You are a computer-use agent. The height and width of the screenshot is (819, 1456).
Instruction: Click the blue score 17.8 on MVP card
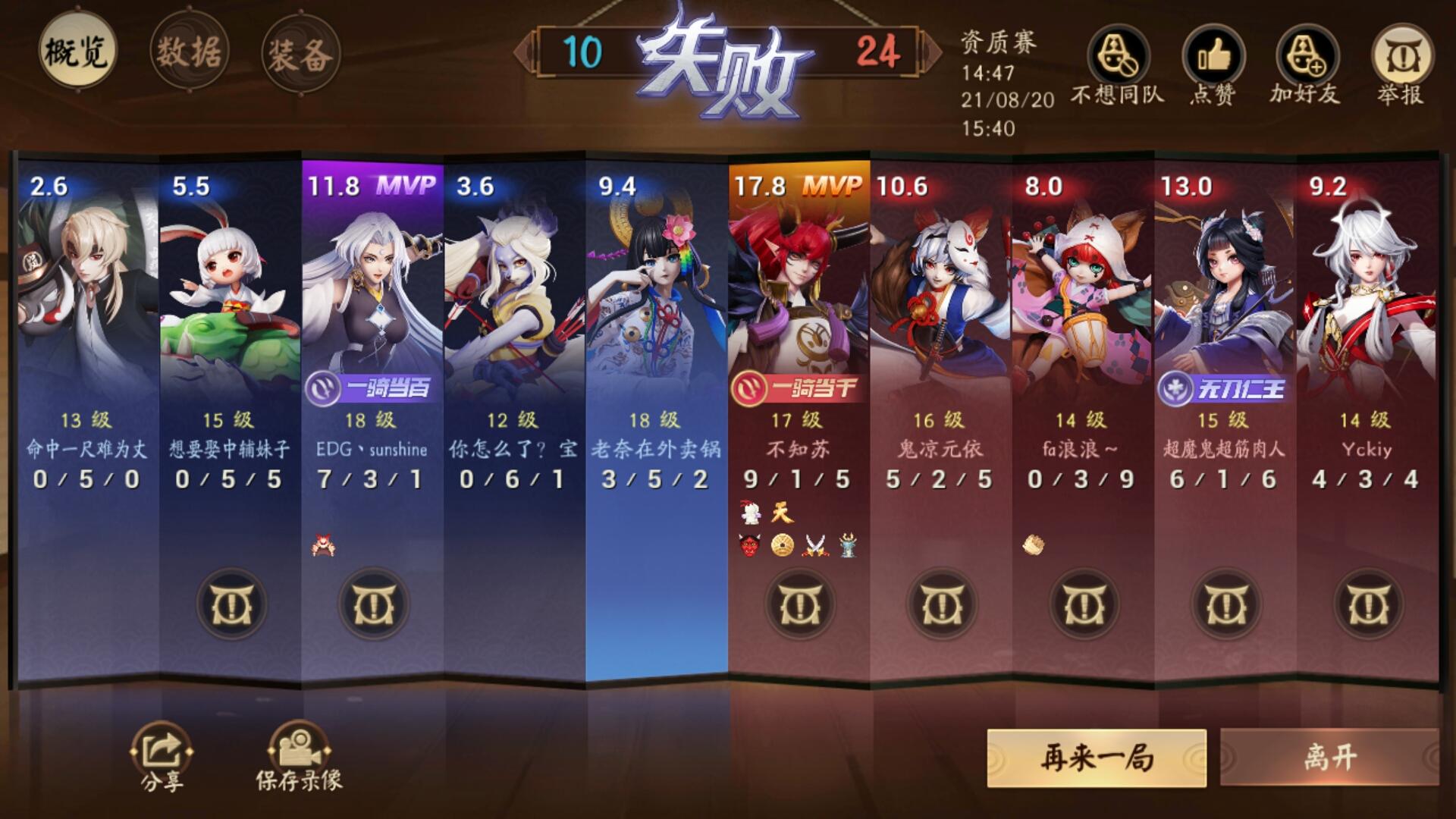(x=761, y=184)
